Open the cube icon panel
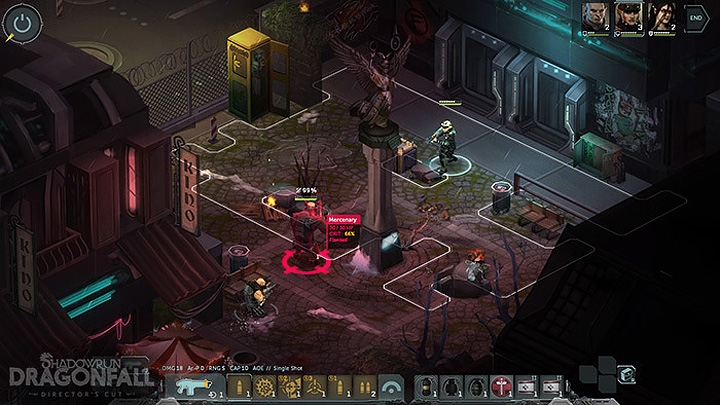 tap(627, 375)
